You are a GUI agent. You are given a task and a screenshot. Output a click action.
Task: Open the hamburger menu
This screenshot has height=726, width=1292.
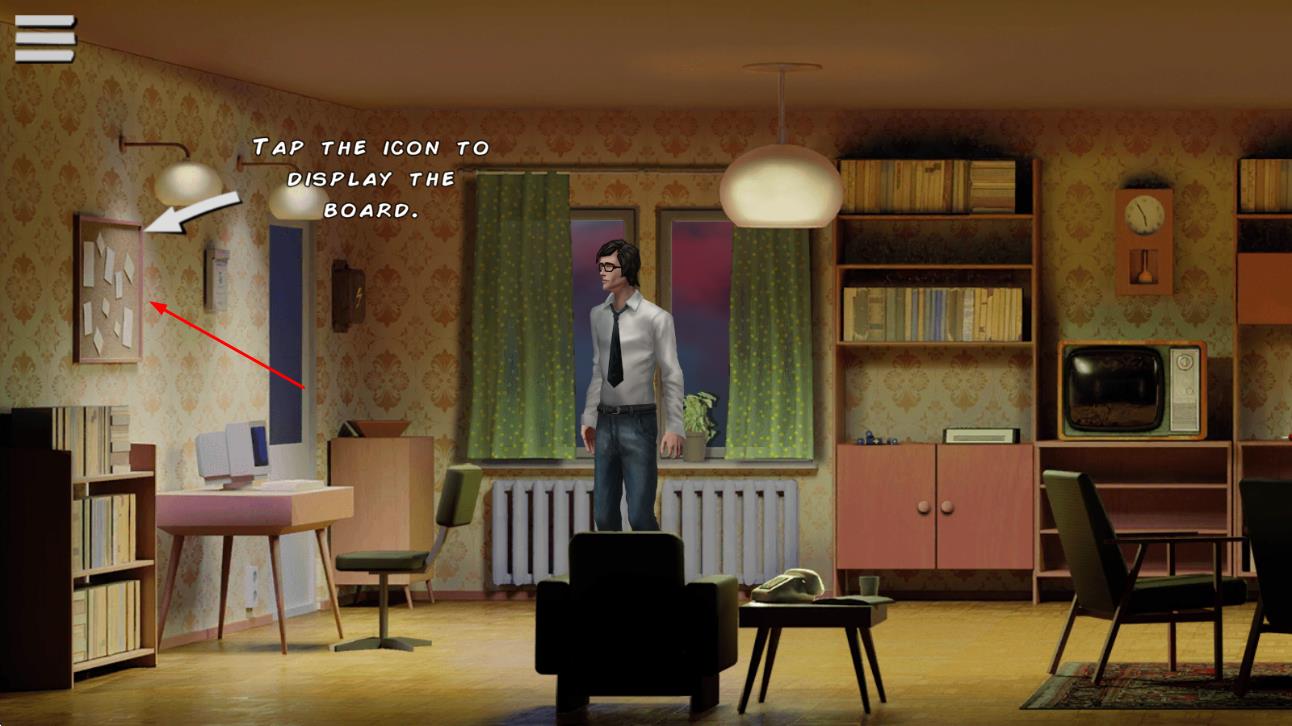point(45,38)
